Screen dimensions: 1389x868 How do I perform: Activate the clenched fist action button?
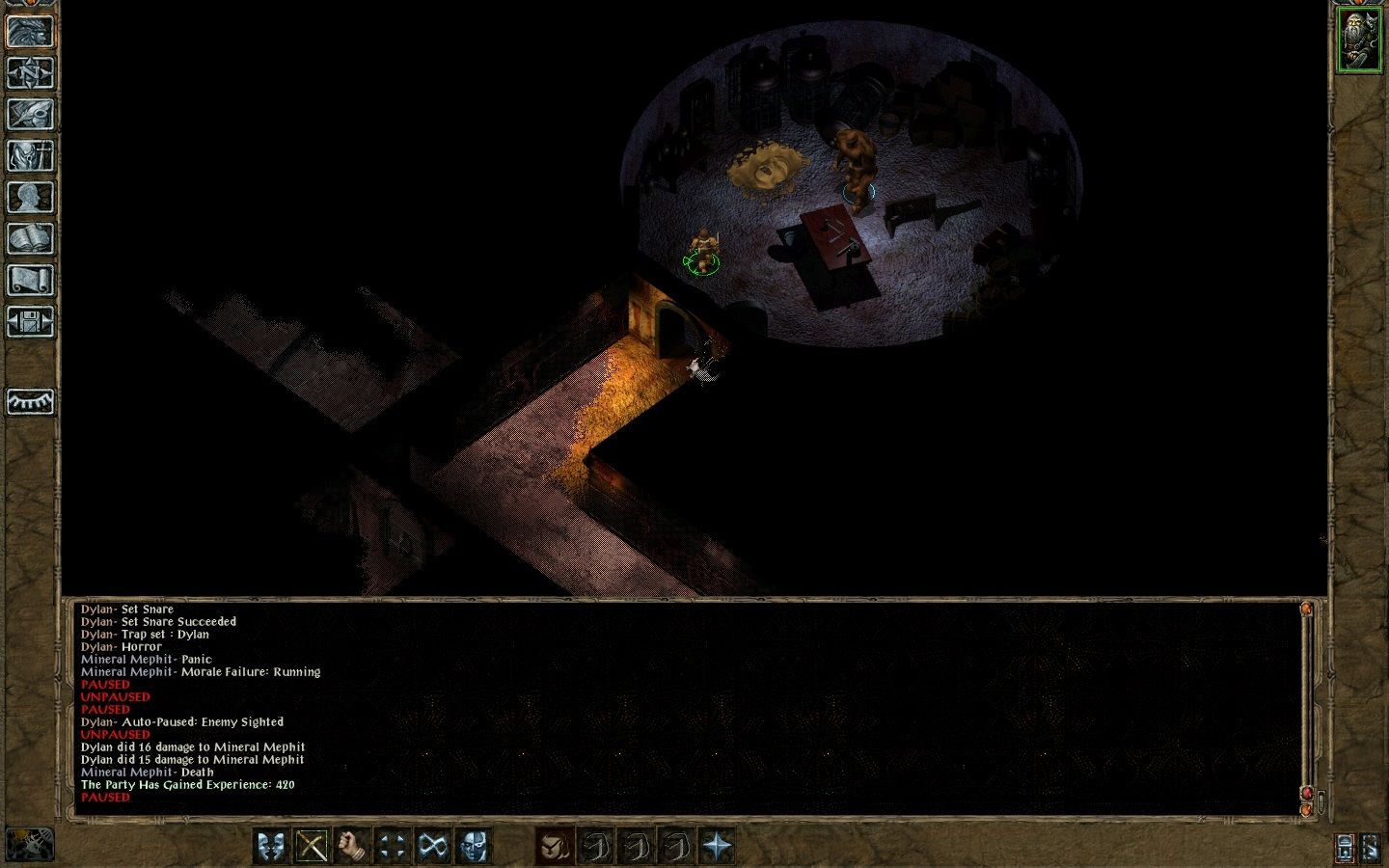[x=352, y=847]
